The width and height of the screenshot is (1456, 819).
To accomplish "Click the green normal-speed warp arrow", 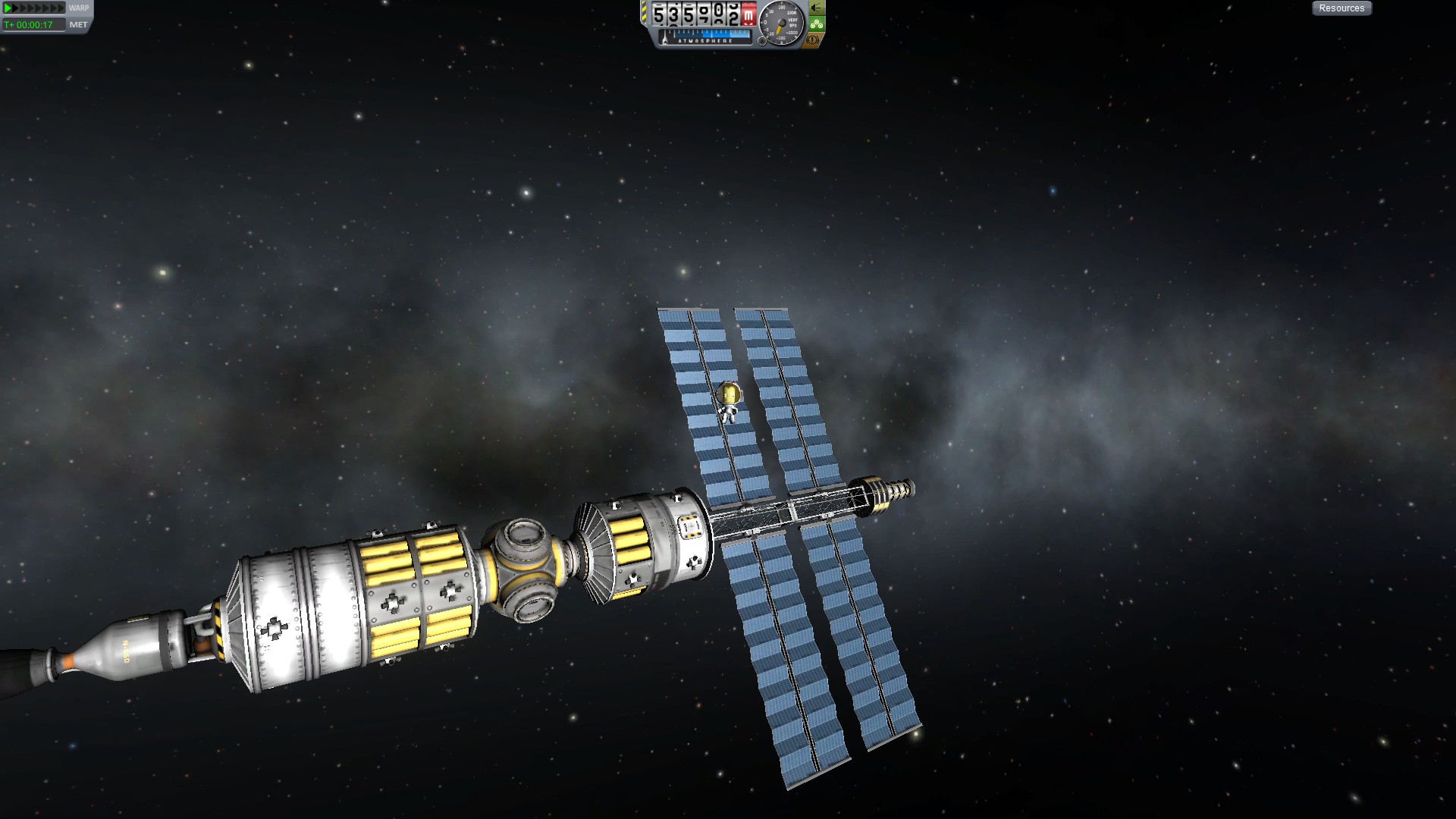I will [8, 8].
